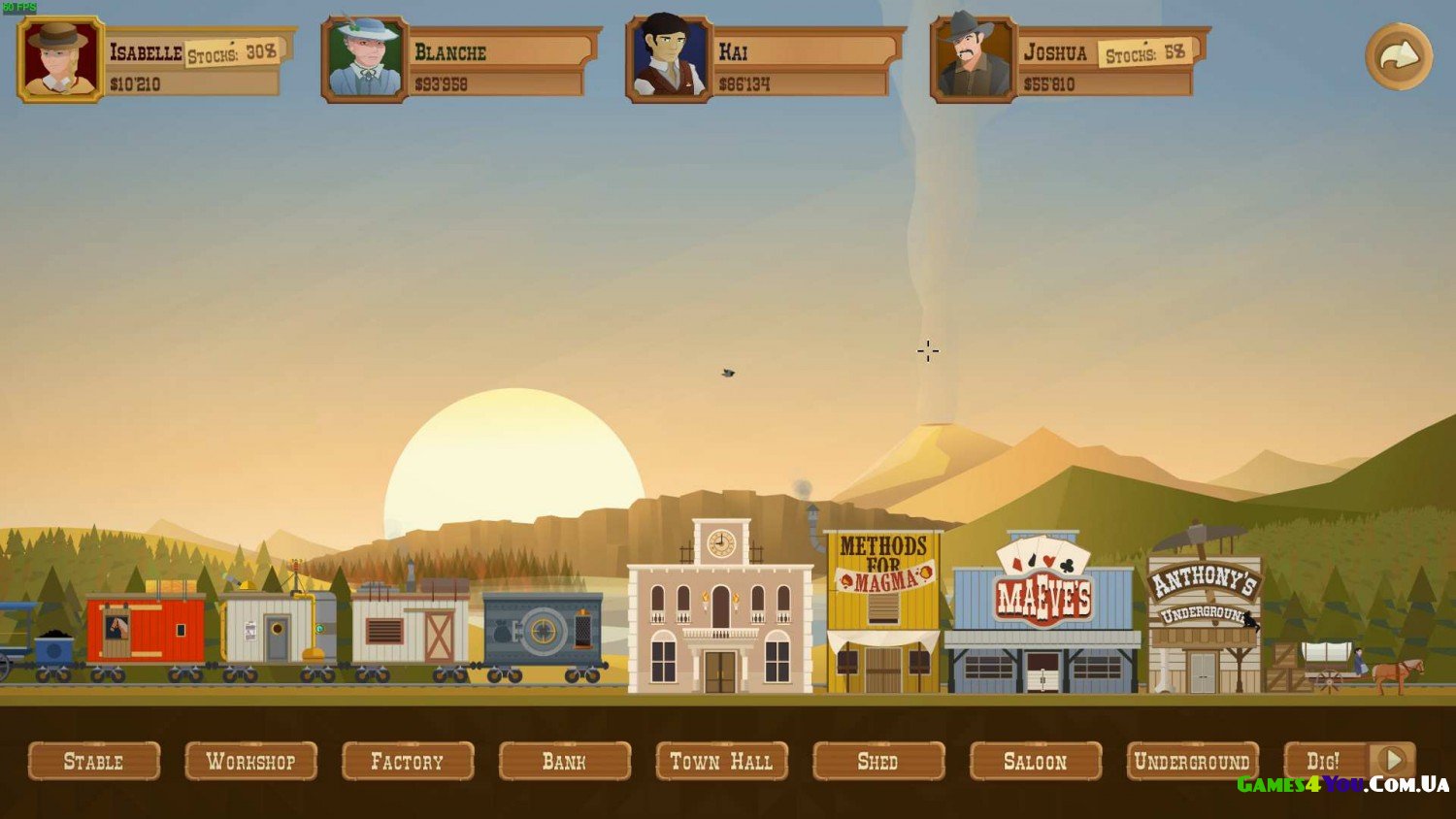Open the Stable building menu
1456x819 pixels.
pos(94,762)
